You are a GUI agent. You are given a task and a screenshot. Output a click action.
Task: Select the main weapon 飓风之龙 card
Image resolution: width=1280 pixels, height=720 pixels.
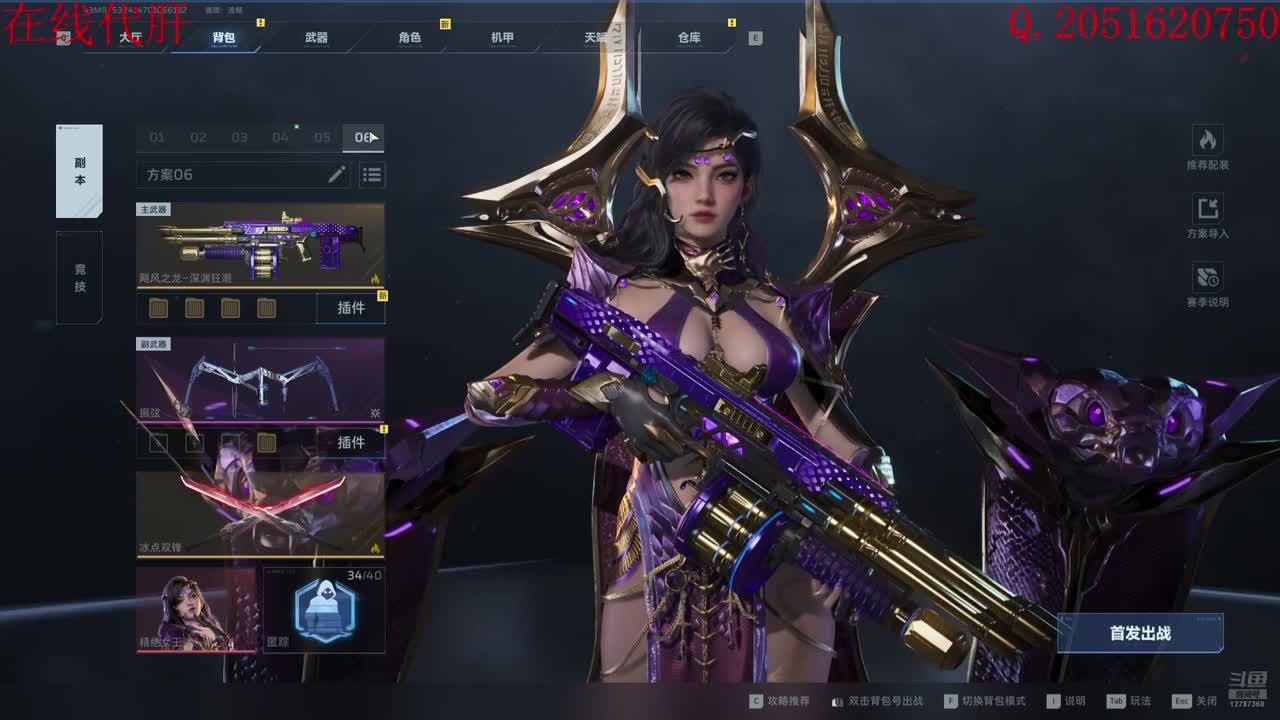(260, 246)
